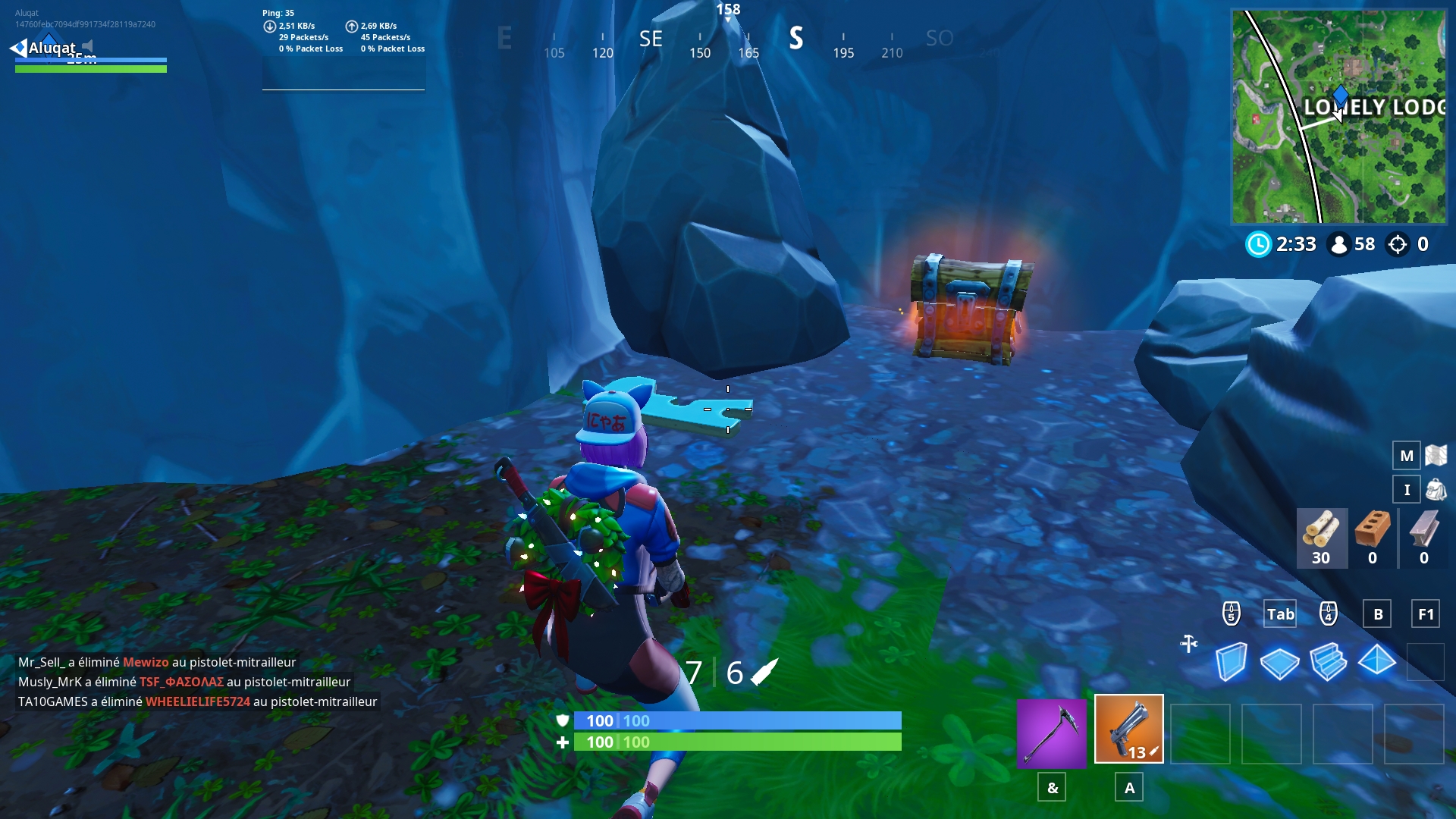The image size is (1456, 819).
Task: Select the roof building piece icon
Action: tap(1376, 661)
